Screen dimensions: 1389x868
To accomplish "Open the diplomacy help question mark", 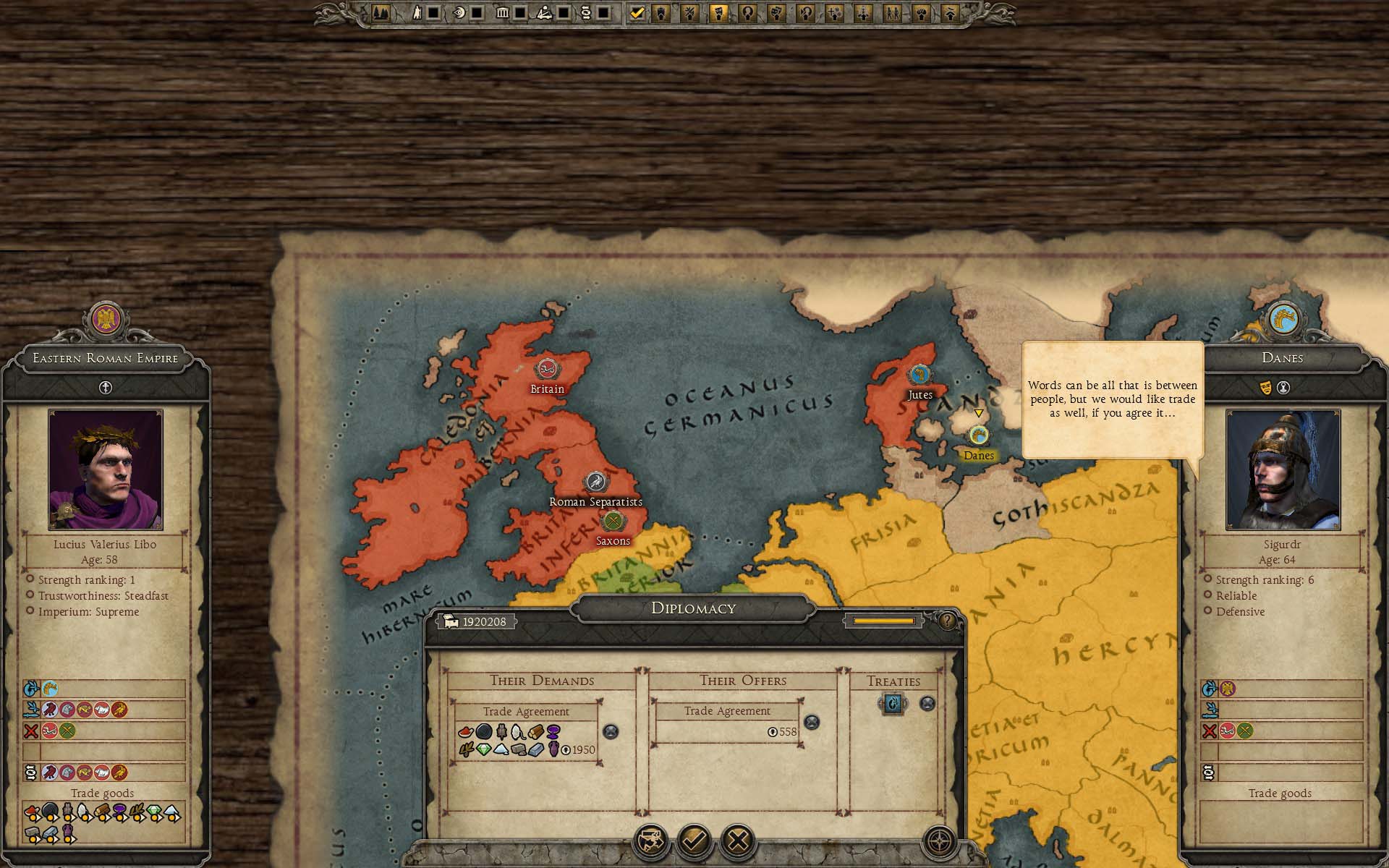I will pyautogui.click(x=947, y=621).
